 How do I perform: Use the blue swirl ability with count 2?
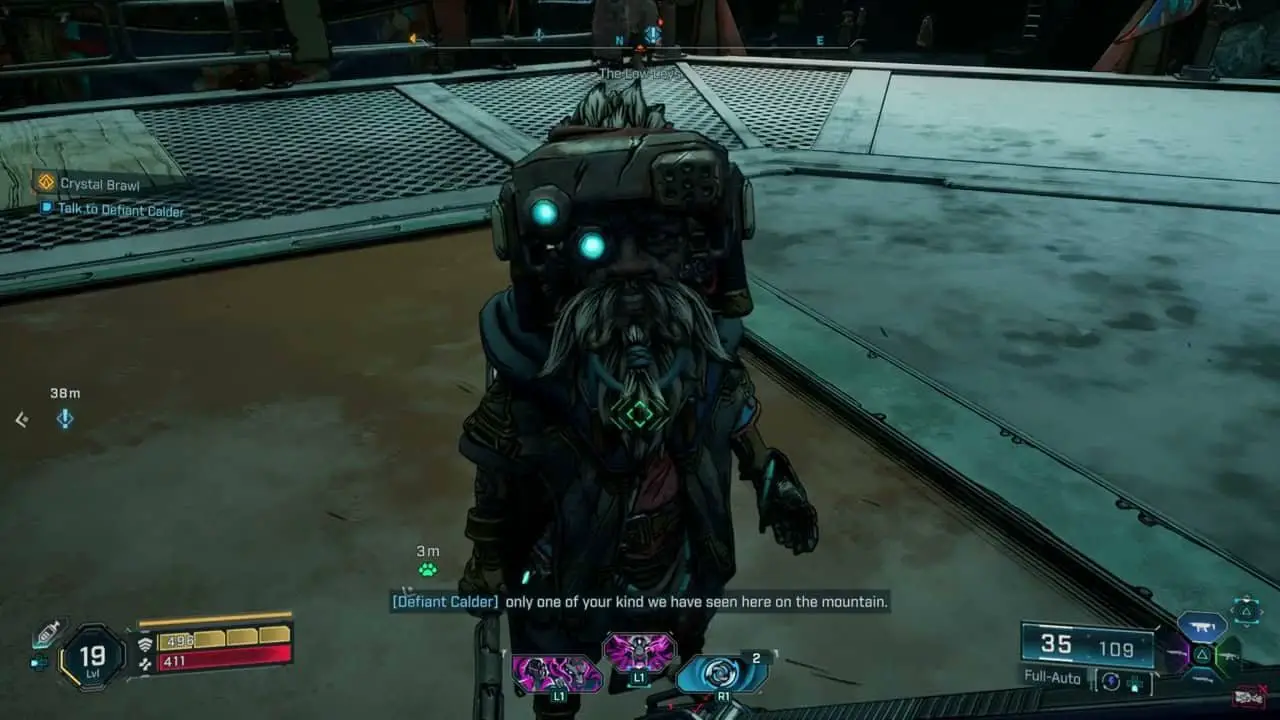pyautogui.click(x=721, y=673)
